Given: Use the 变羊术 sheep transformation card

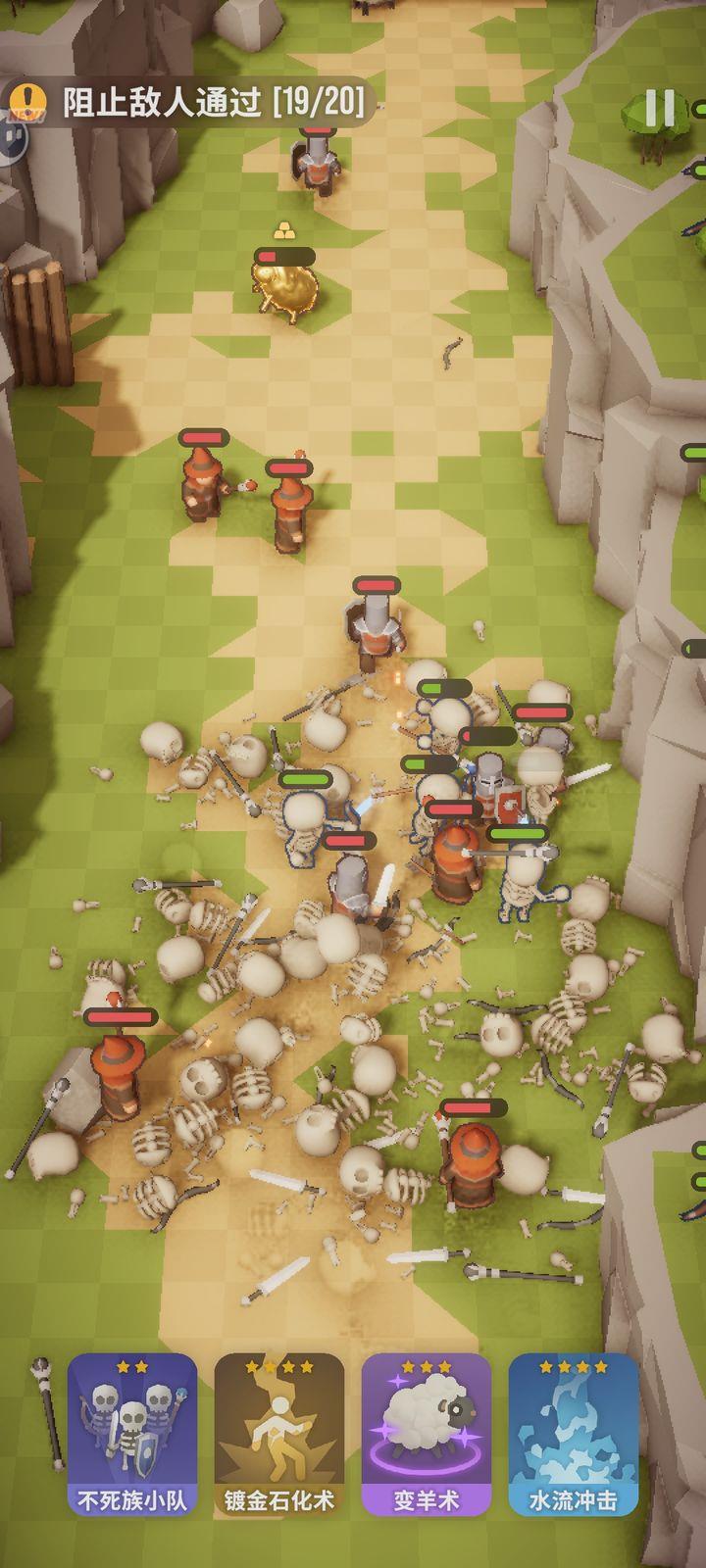Looking at the screenshot, I should 427,1434.
